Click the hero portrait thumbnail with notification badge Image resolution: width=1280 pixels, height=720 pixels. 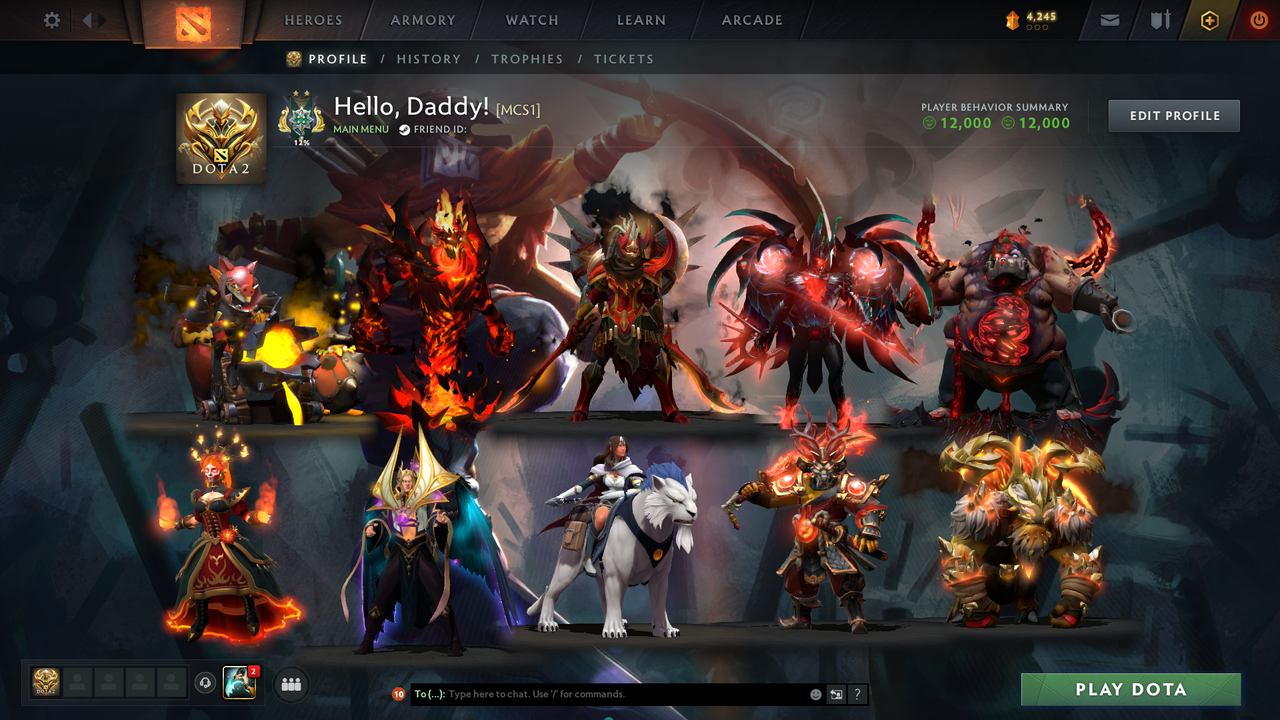[x=240, y=684]
